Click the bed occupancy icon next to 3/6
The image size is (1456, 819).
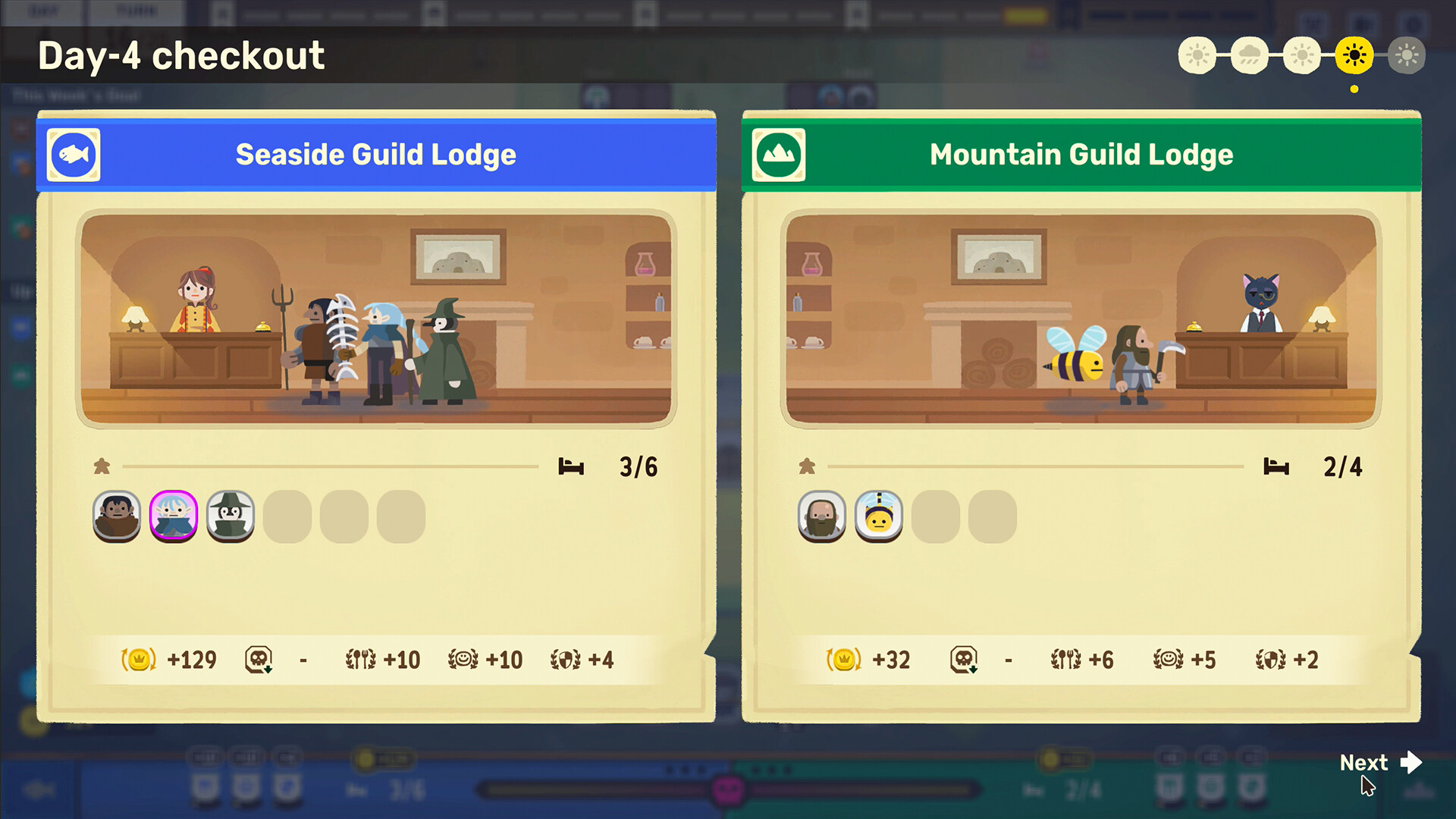pos(572,466)
